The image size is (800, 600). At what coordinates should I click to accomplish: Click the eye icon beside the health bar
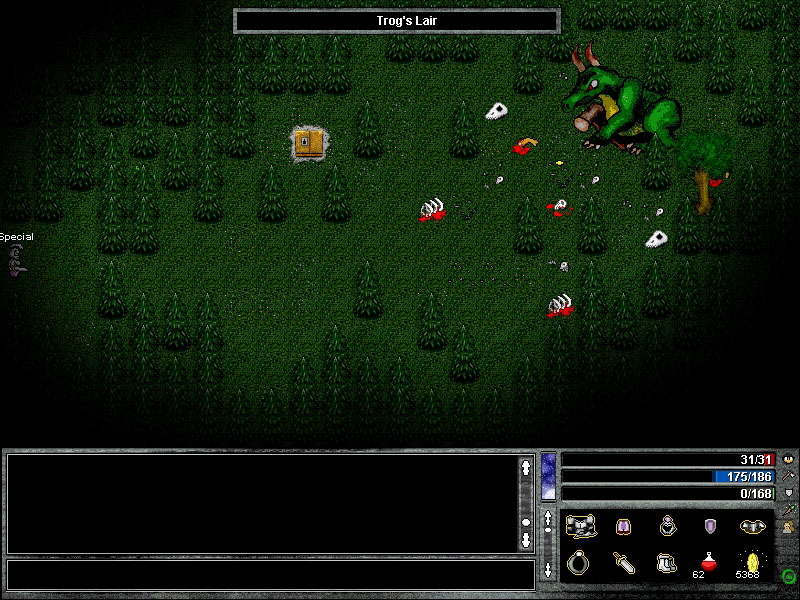[x=789, y=458]
